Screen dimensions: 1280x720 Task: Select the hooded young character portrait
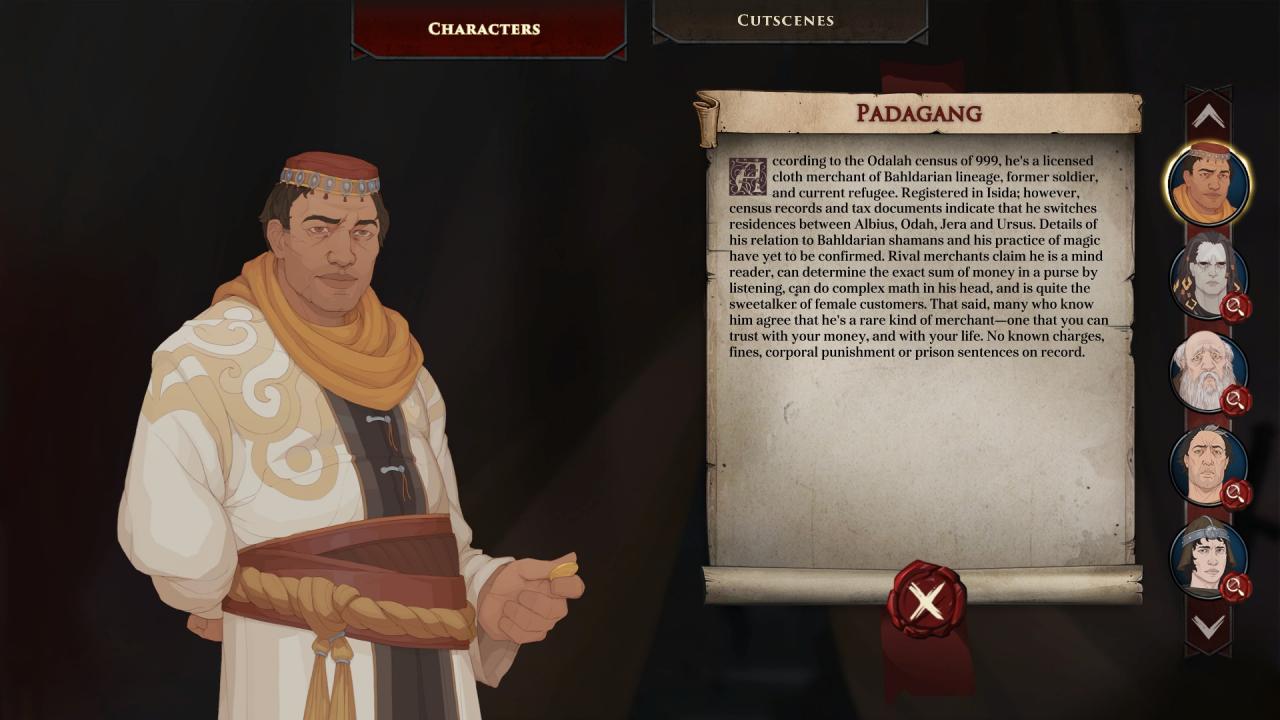point(1208,557)
